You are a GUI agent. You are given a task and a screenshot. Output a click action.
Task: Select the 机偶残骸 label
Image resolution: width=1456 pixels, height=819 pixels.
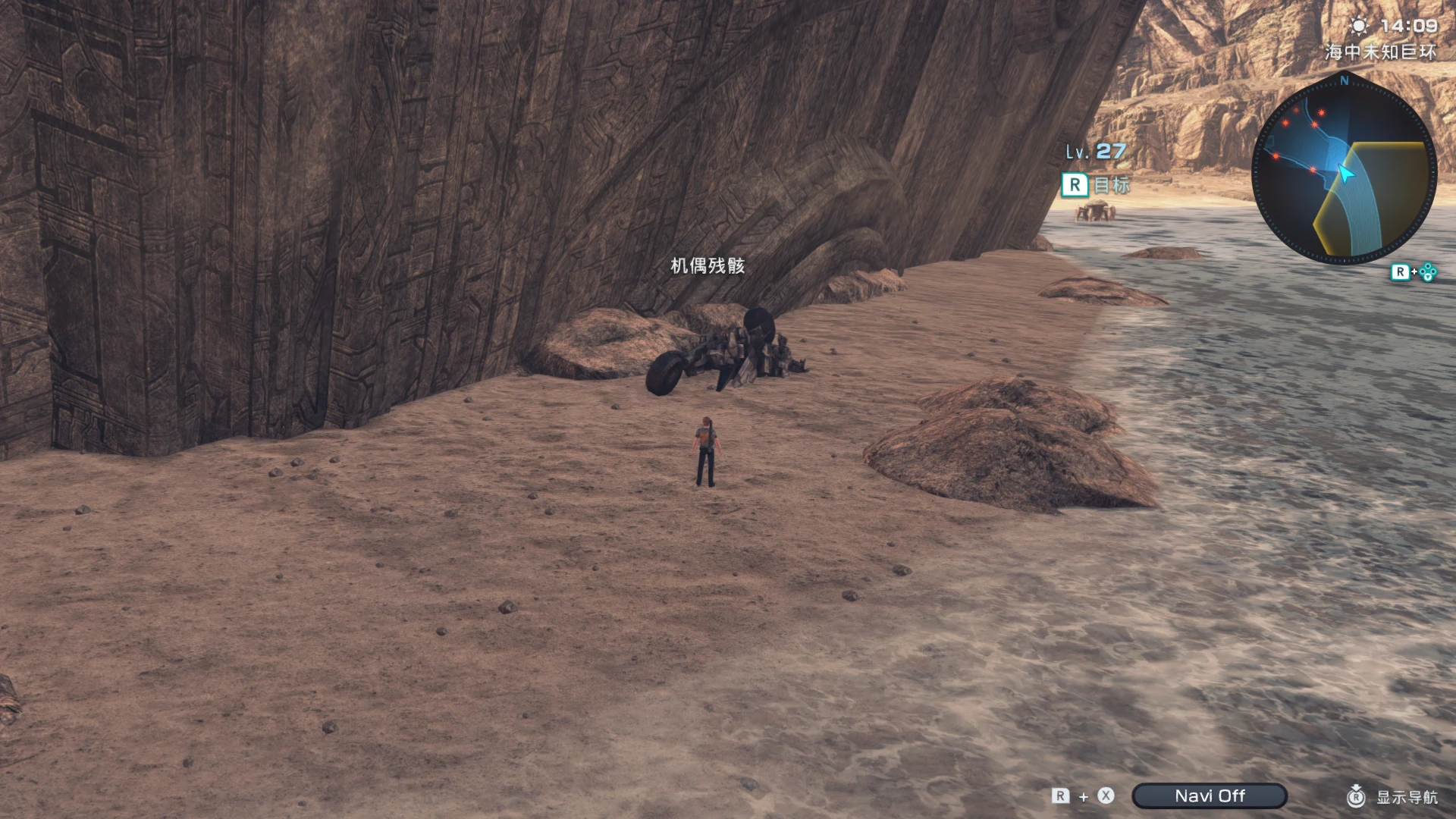click(x=708, y=265)
